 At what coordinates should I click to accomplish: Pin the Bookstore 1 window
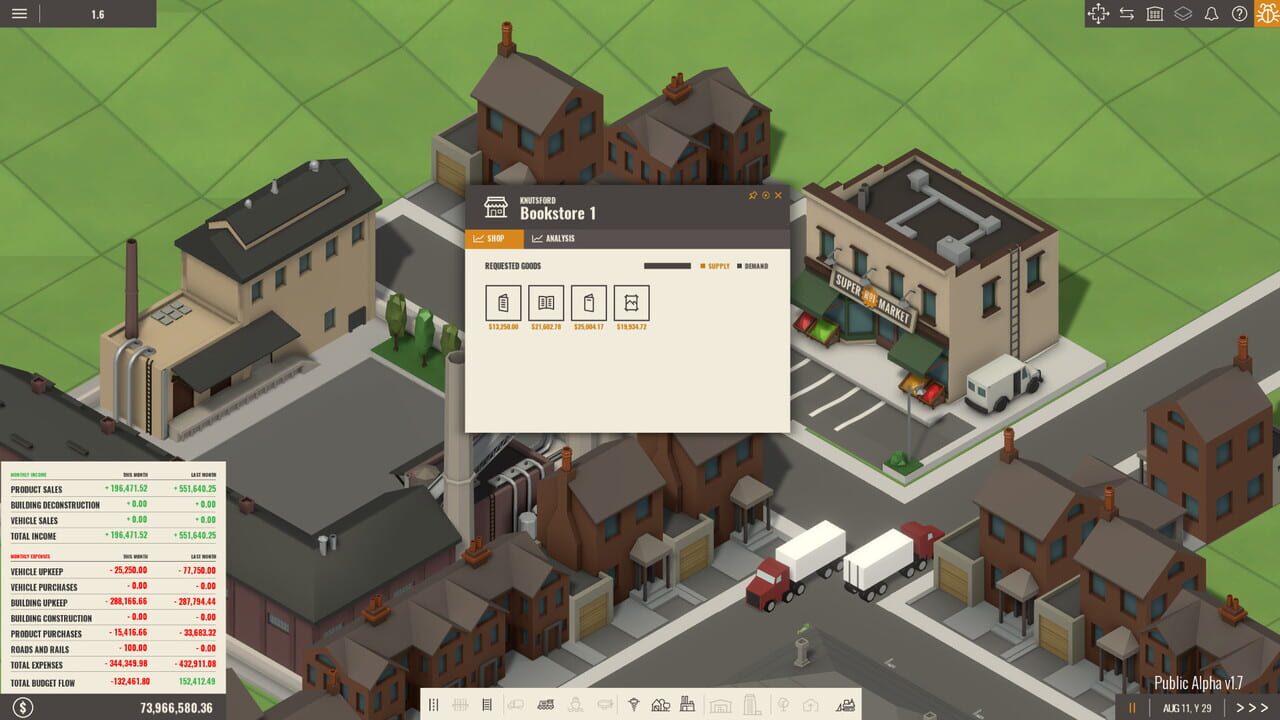tap(753, 195)
